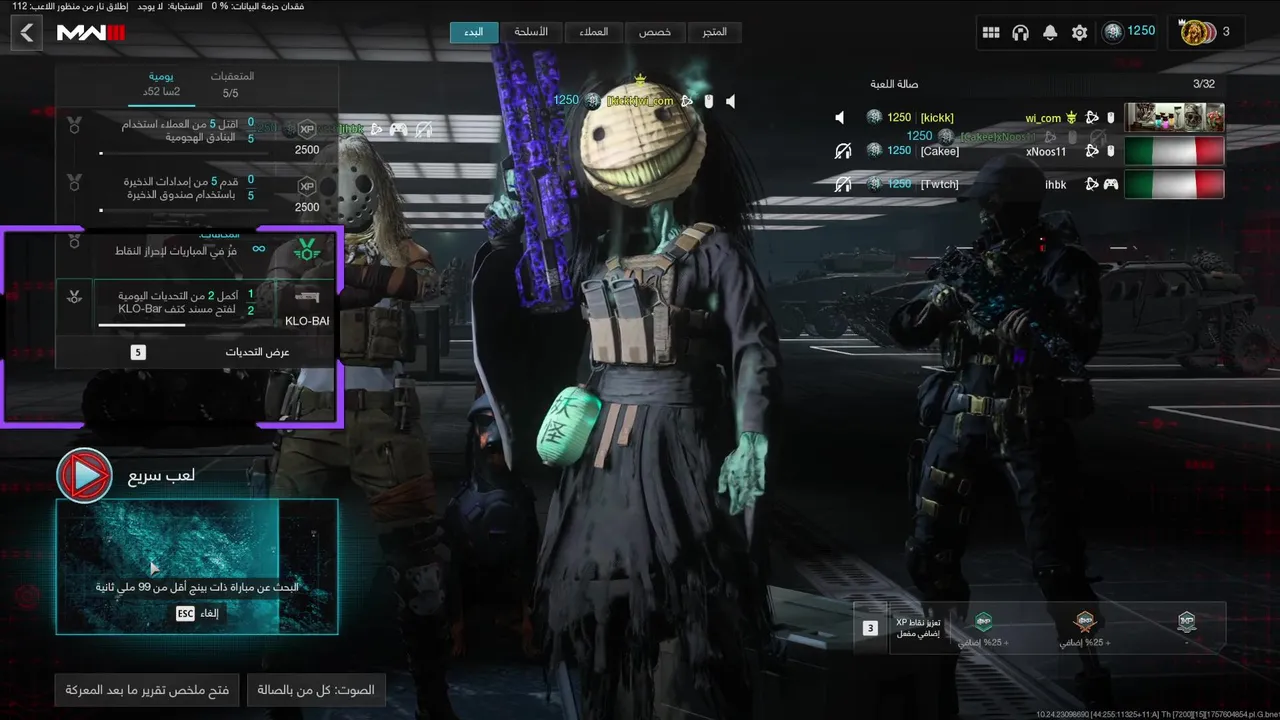
Task: Open notifications with the bell icon
Action: click(x=1050, y=33)
